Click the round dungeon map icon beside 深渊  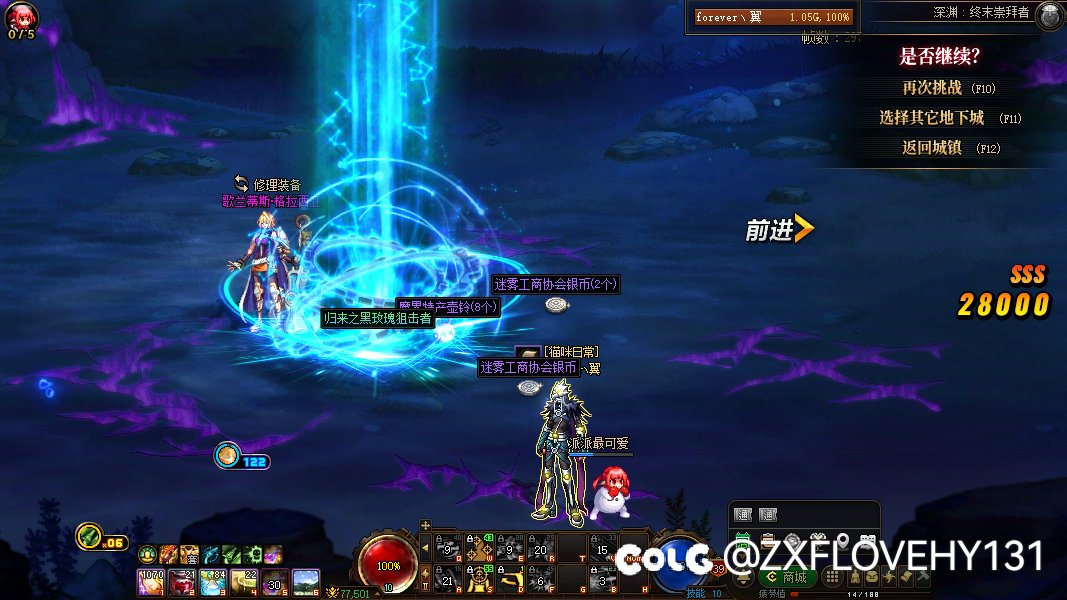point(1049,14)
